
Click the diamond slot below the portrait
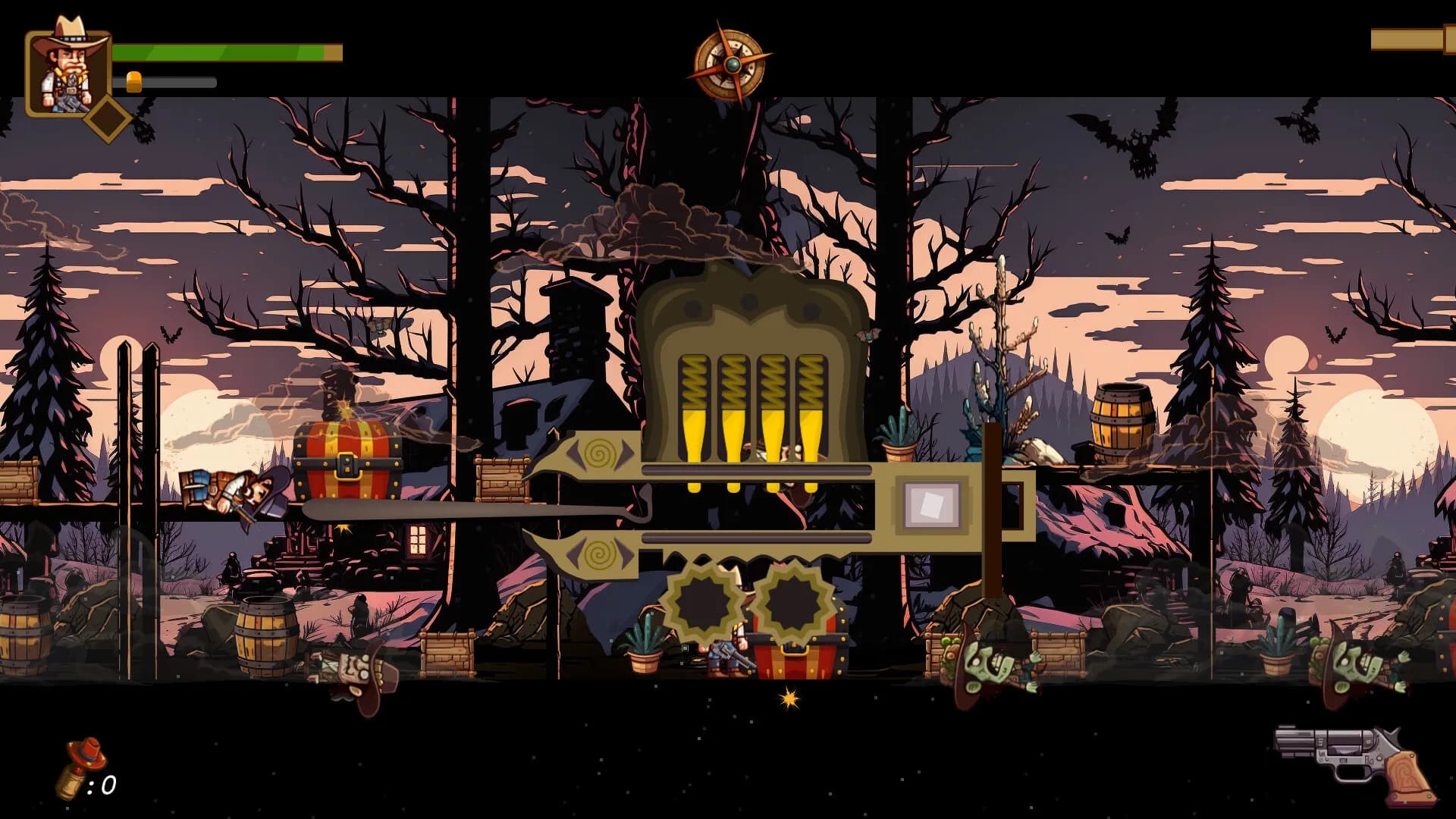pos(108,119)
